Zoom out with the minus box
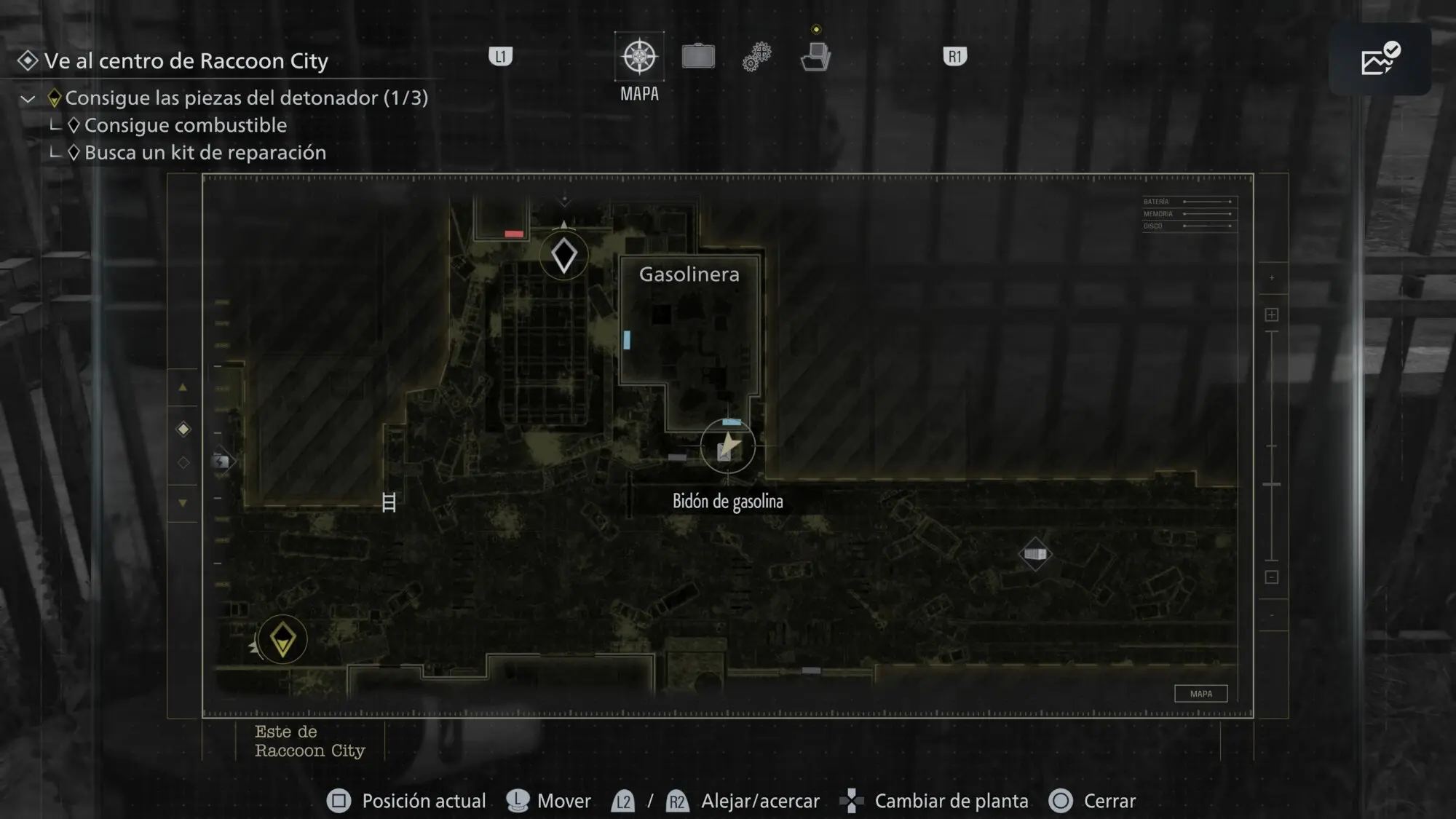 [1272, 577]
